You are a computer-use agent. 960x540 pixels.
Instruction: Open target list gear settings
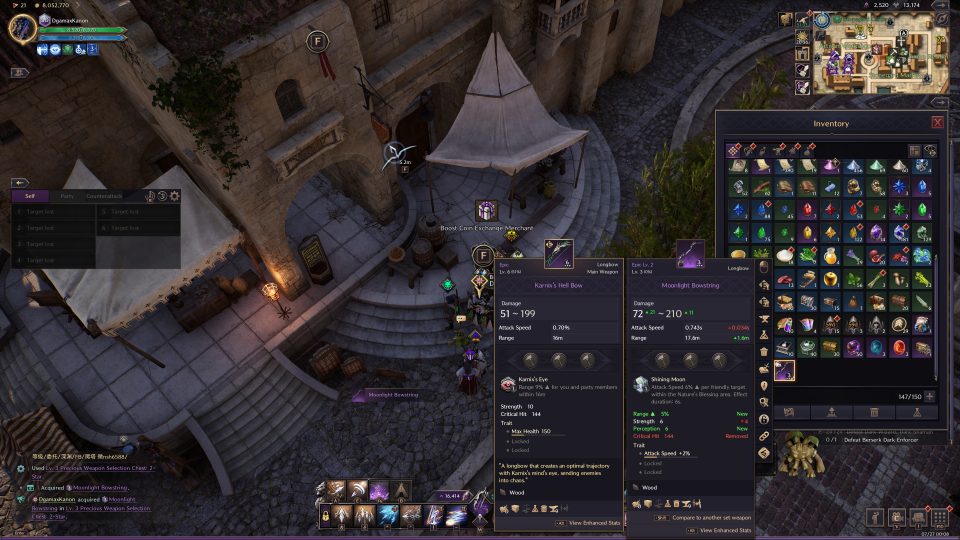coord(174,196)
